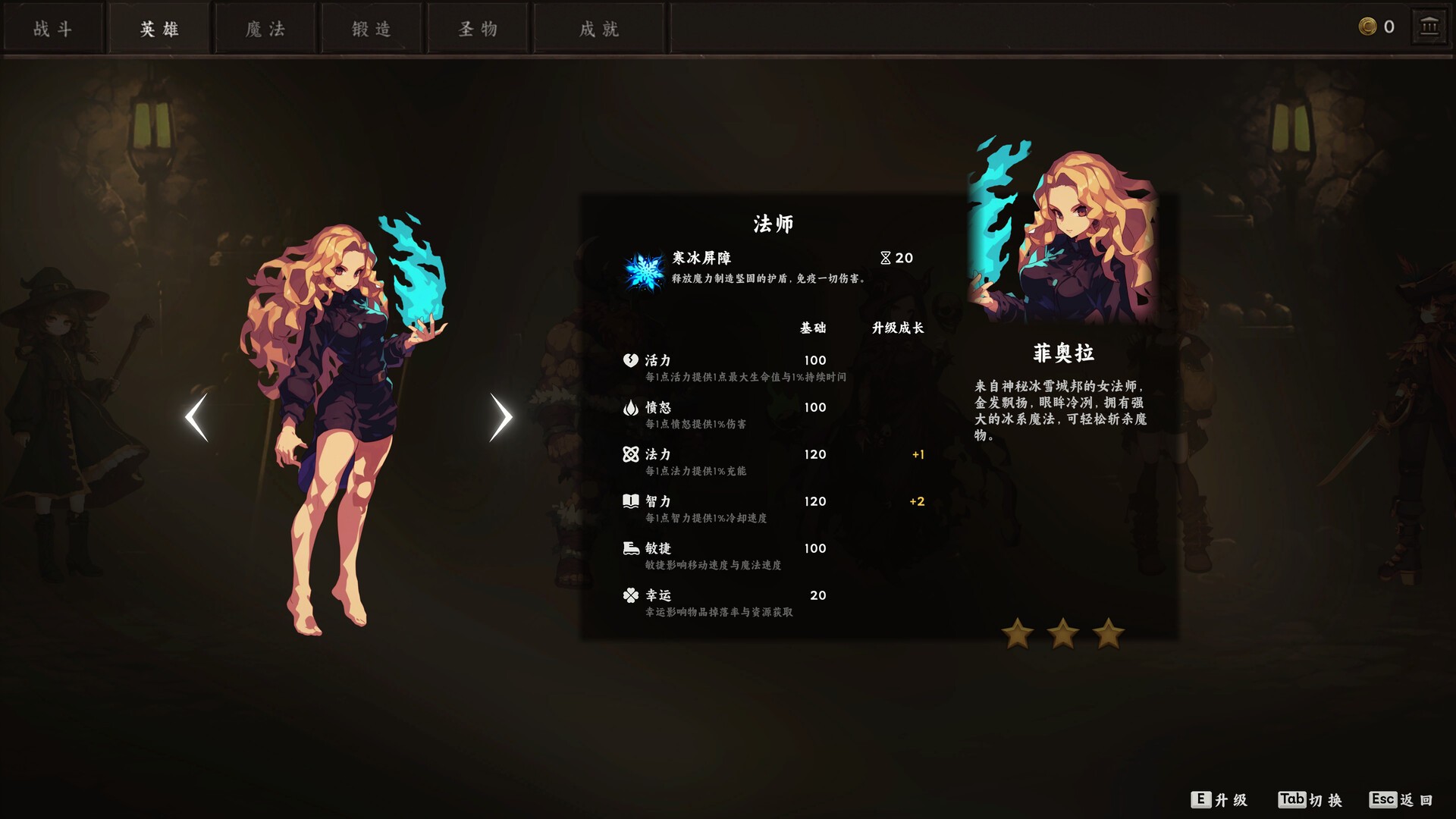This screenshot has height=819, width=1456.
Task: Click the 幸运 luck clover icon
Action: click(630, 595)
